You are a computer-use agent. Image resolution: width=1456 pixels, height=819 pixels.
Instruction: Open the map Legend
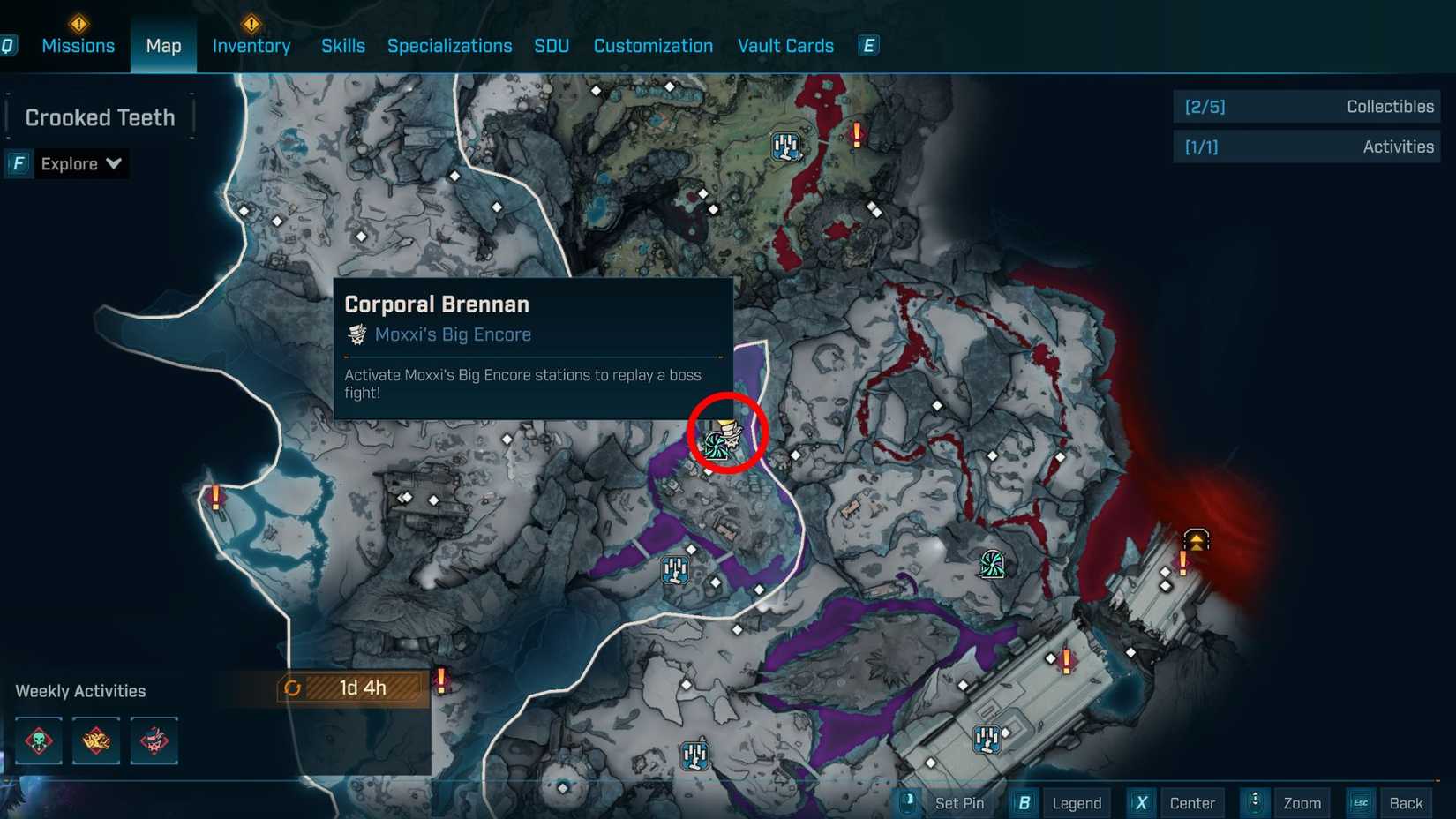click(x=1077, y=803)
